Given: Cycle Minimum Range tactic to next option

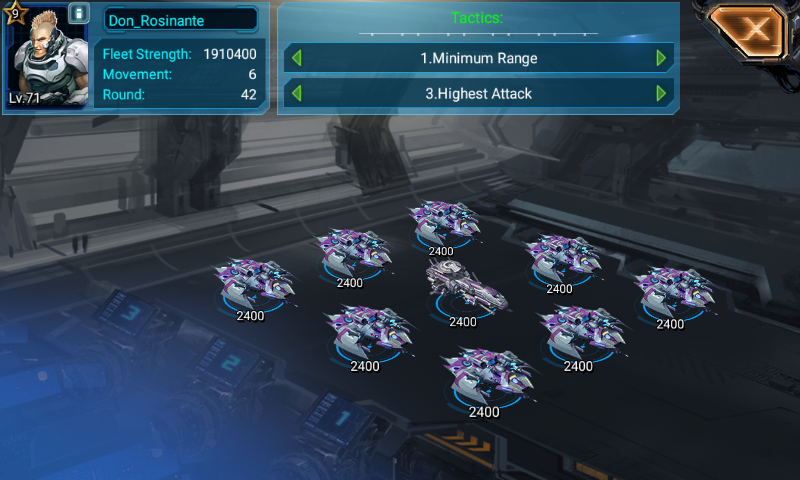Looking at the screenshot, I should (661, 58).
